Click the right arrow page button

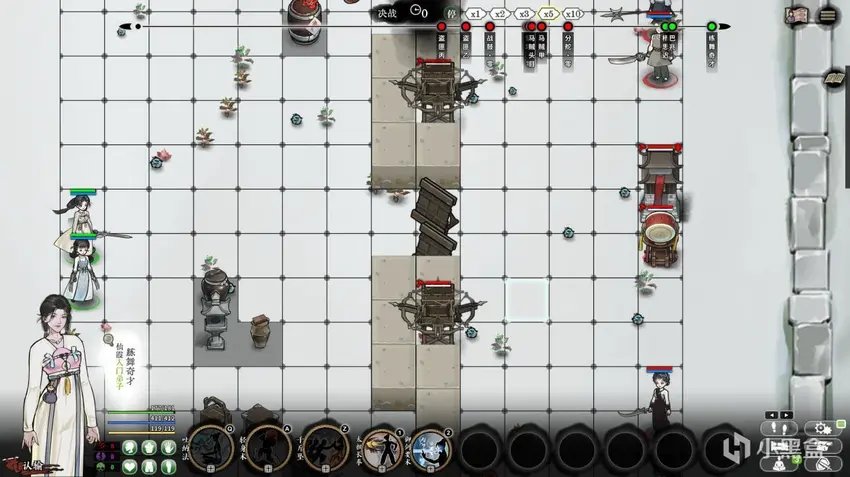pyautogui.click(x=786, y=415)
